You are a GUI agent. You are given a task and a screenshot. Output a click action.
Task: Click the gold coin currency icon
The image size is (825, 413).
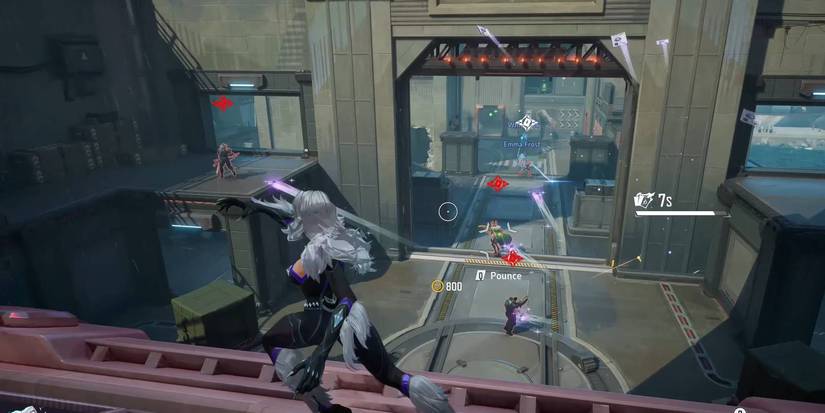[437, 286]
